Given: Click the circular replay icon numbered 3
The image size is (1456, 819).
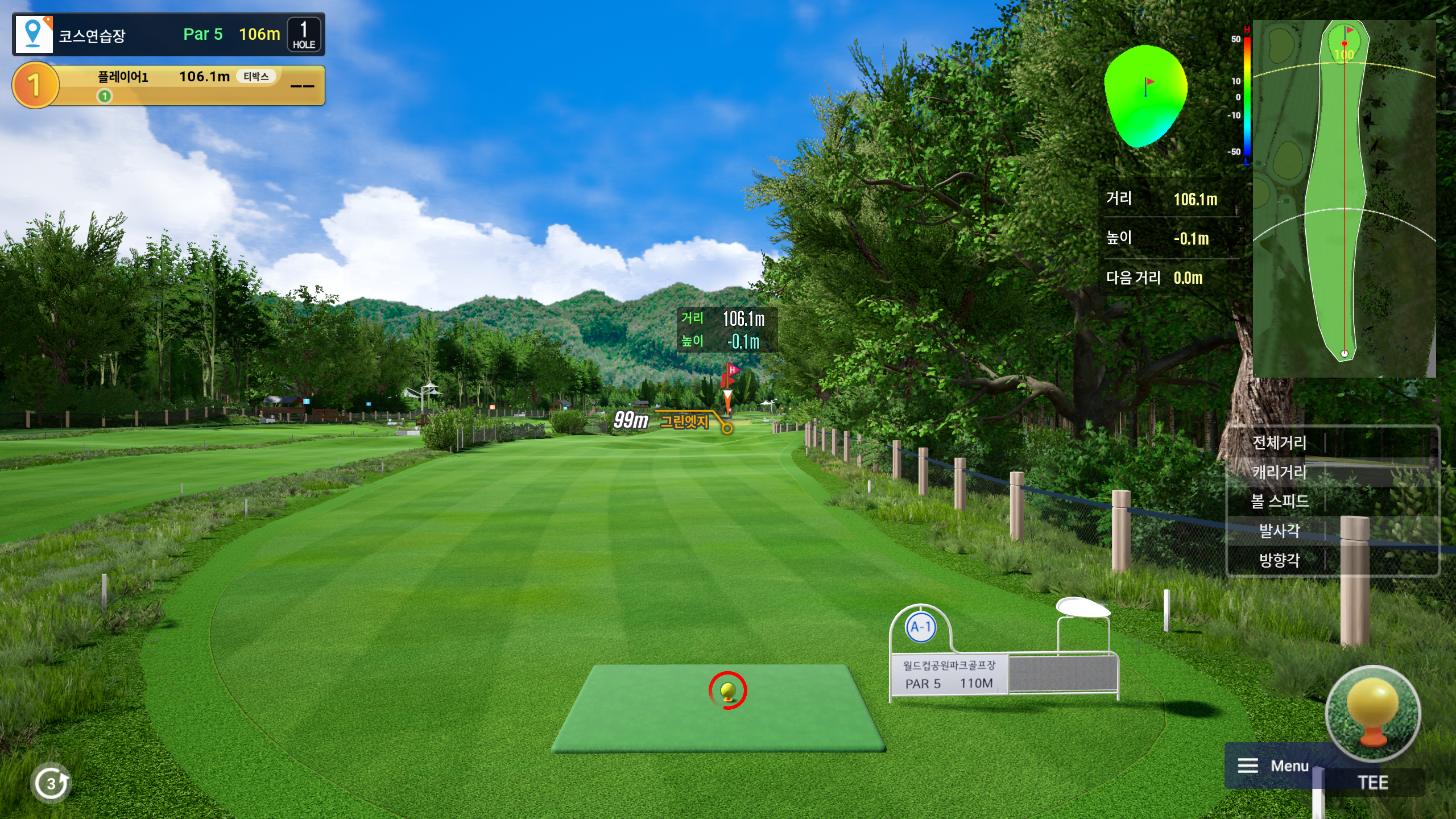Looking at the screenshot, I should [51, 783].
